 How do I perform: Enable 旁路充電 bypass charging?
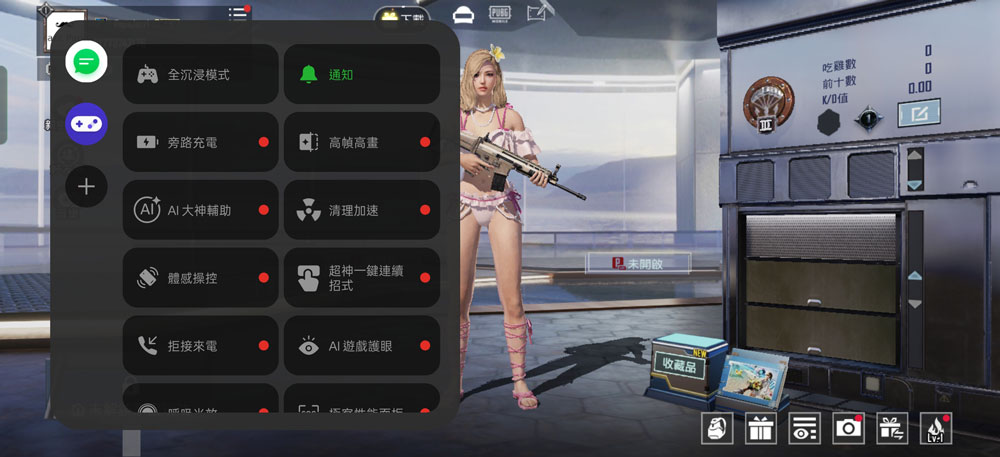200,142
